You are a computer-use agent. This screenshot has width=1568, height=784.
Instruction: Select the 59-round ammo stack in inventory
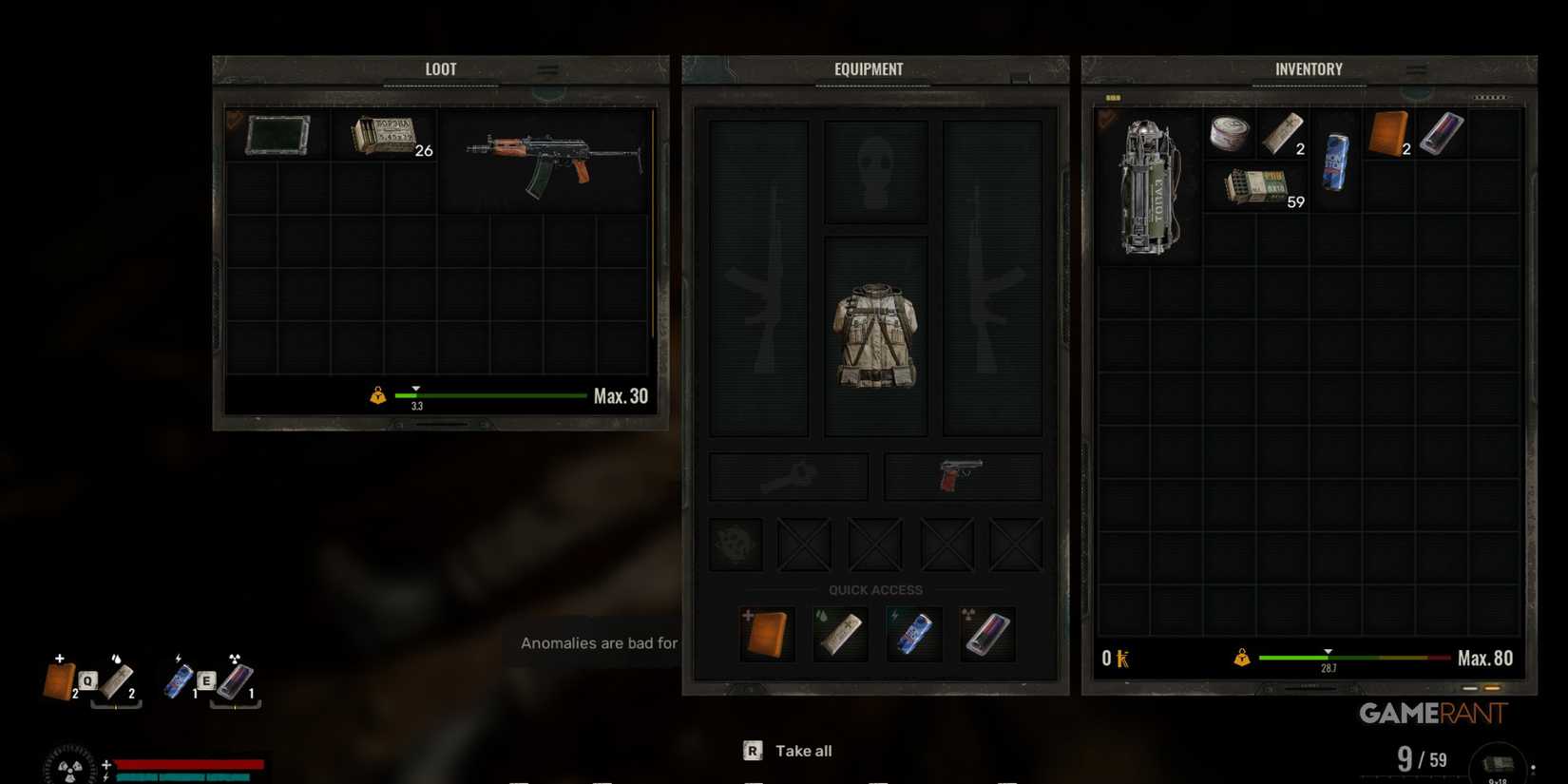pyautogui.click(x=1254, y=183)
